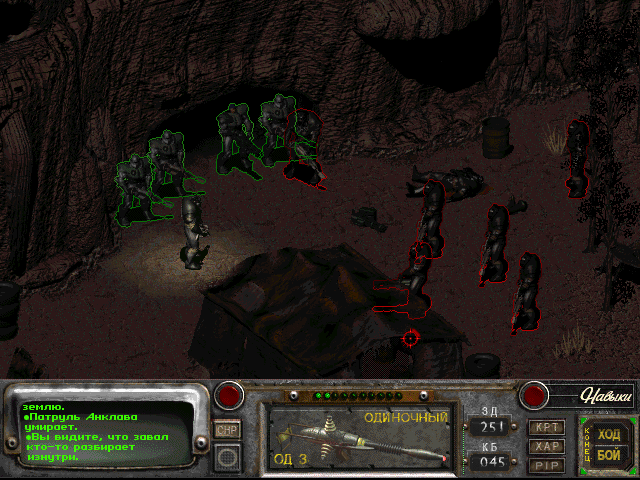The width and height of the screenshot is (640, 480).
Task: Click the red button left of weapon slot
Action: click(231, 395)
